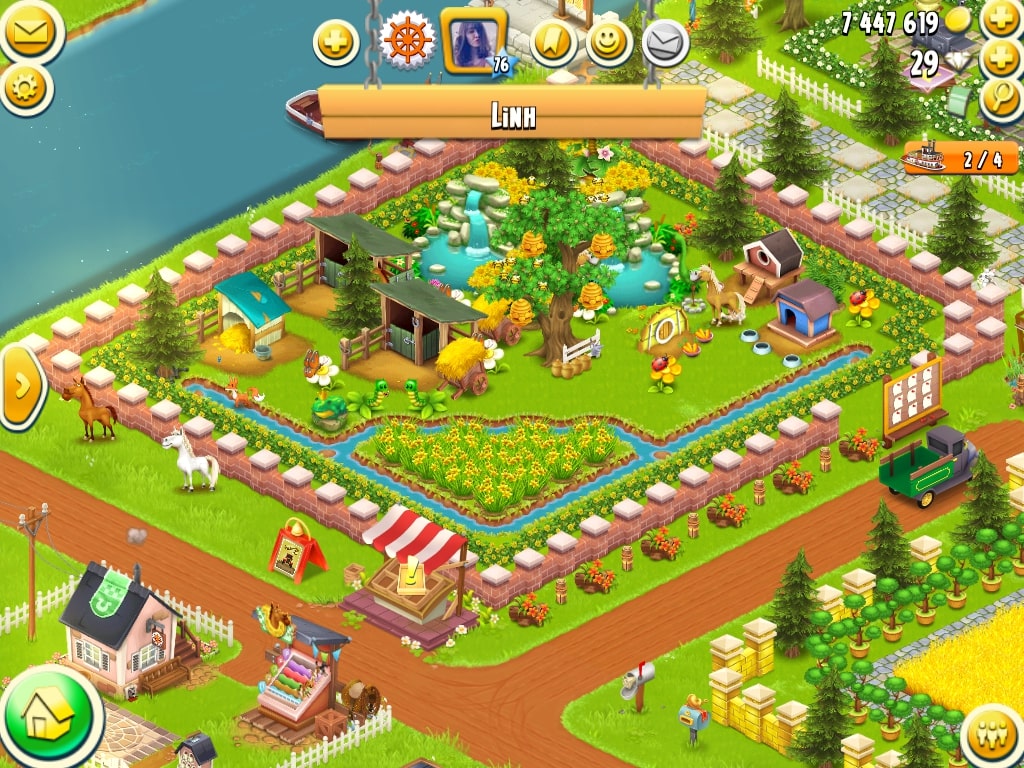Open the mailbox envelope in the corner

point(27,32)
